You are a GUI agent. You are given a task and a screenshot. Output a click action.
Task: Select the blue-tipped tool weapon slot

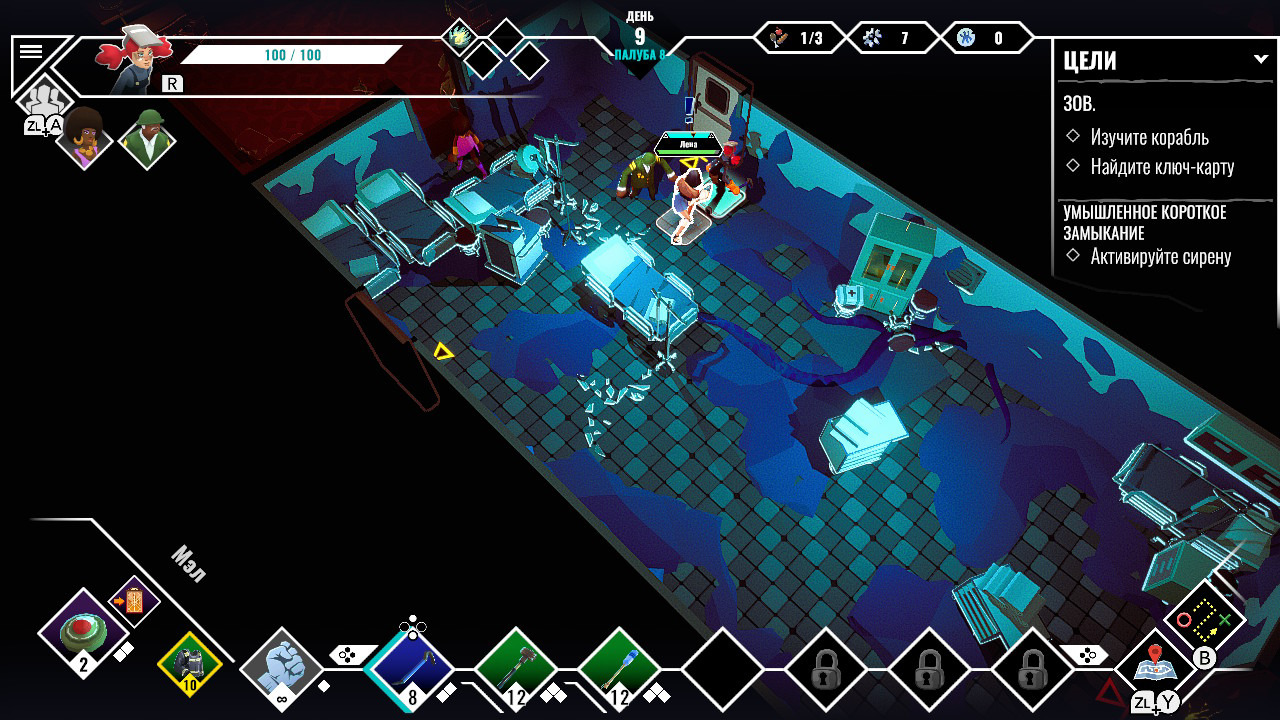point(619,669)
